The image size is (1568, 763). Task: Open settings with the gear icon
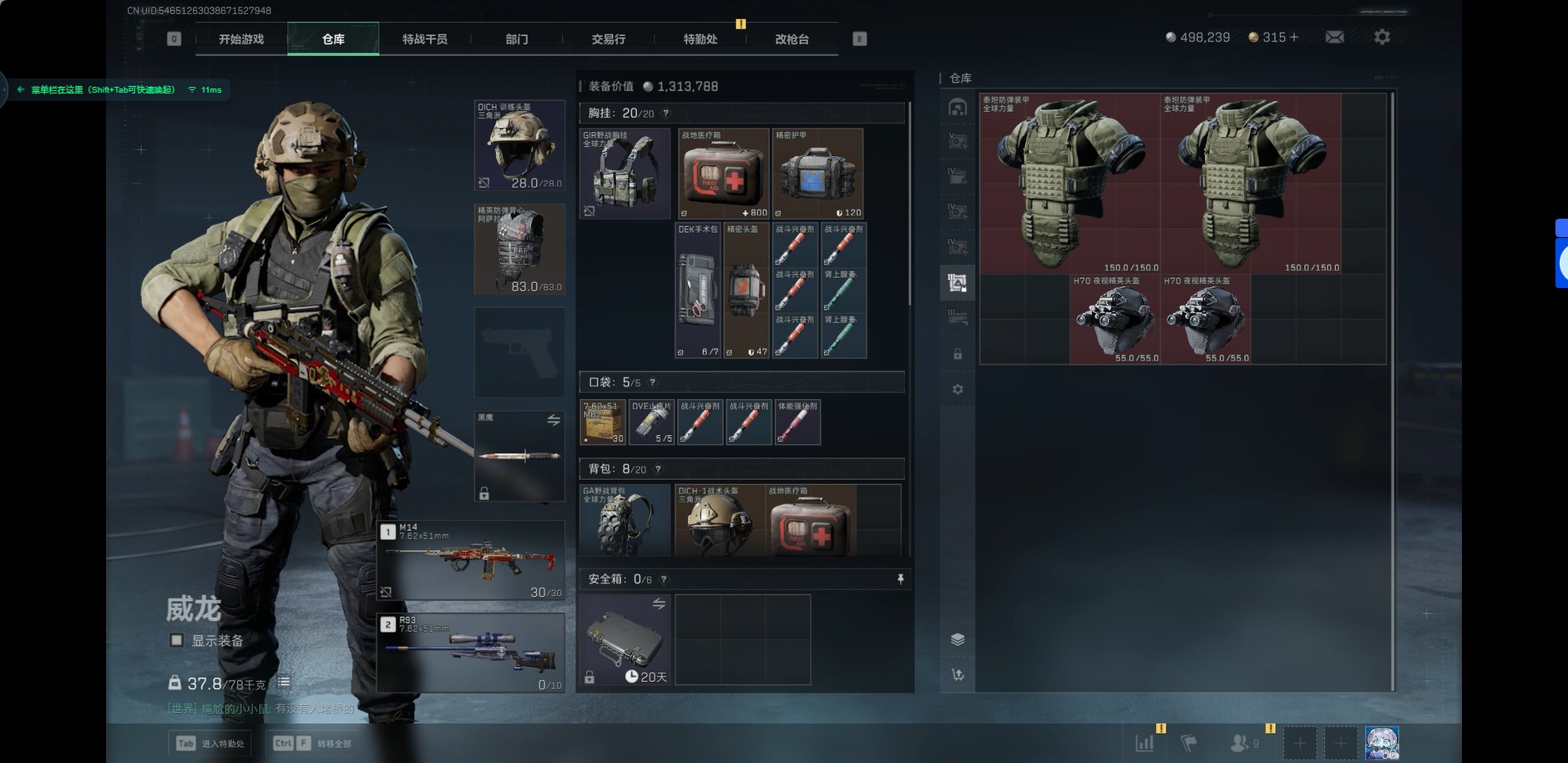click(1382, 38)
